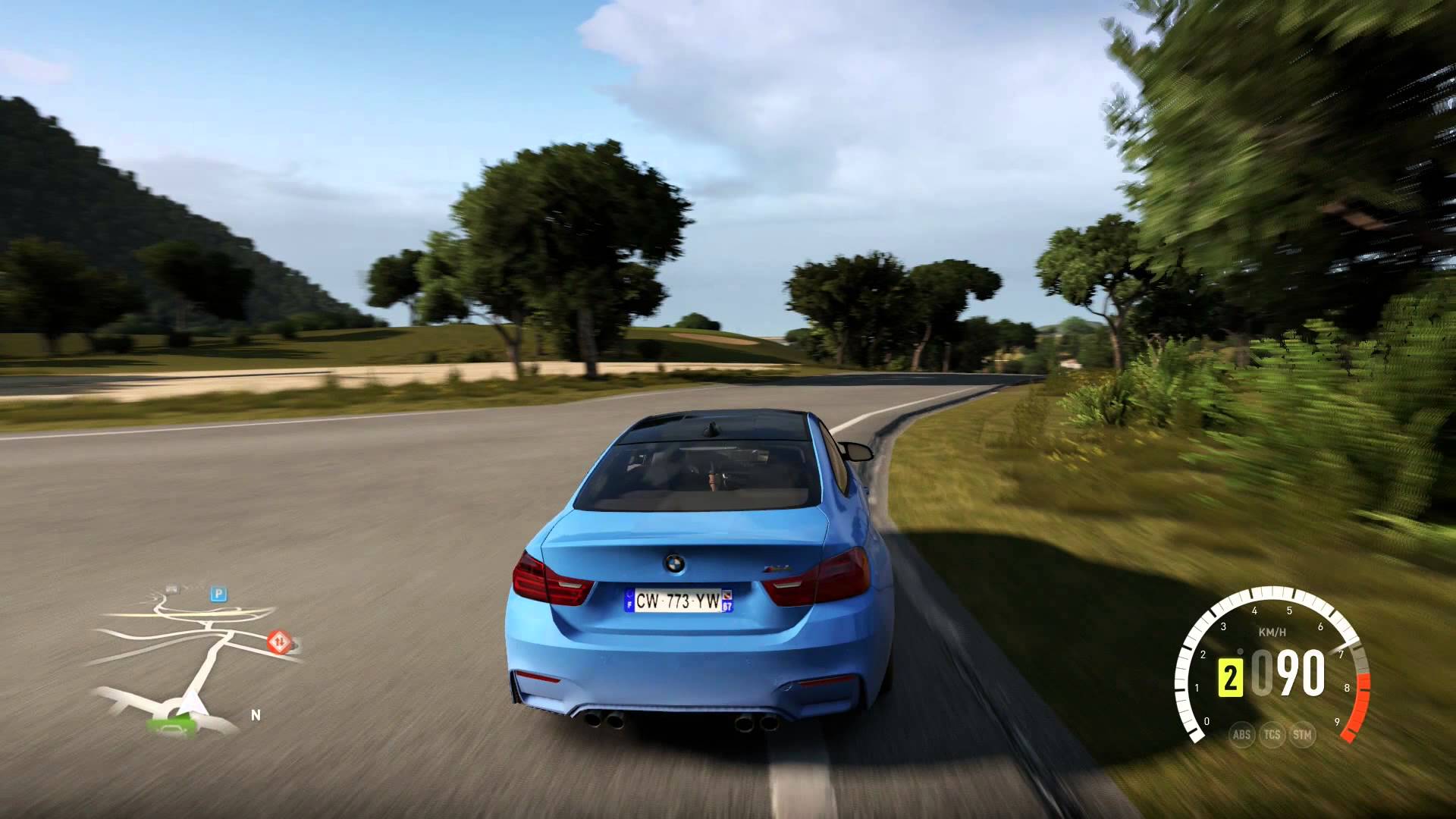Select the red diamond road marker on minimap
Viewport: 1456px width, 819px height.
pyautogui.click(x=278, y=642)
